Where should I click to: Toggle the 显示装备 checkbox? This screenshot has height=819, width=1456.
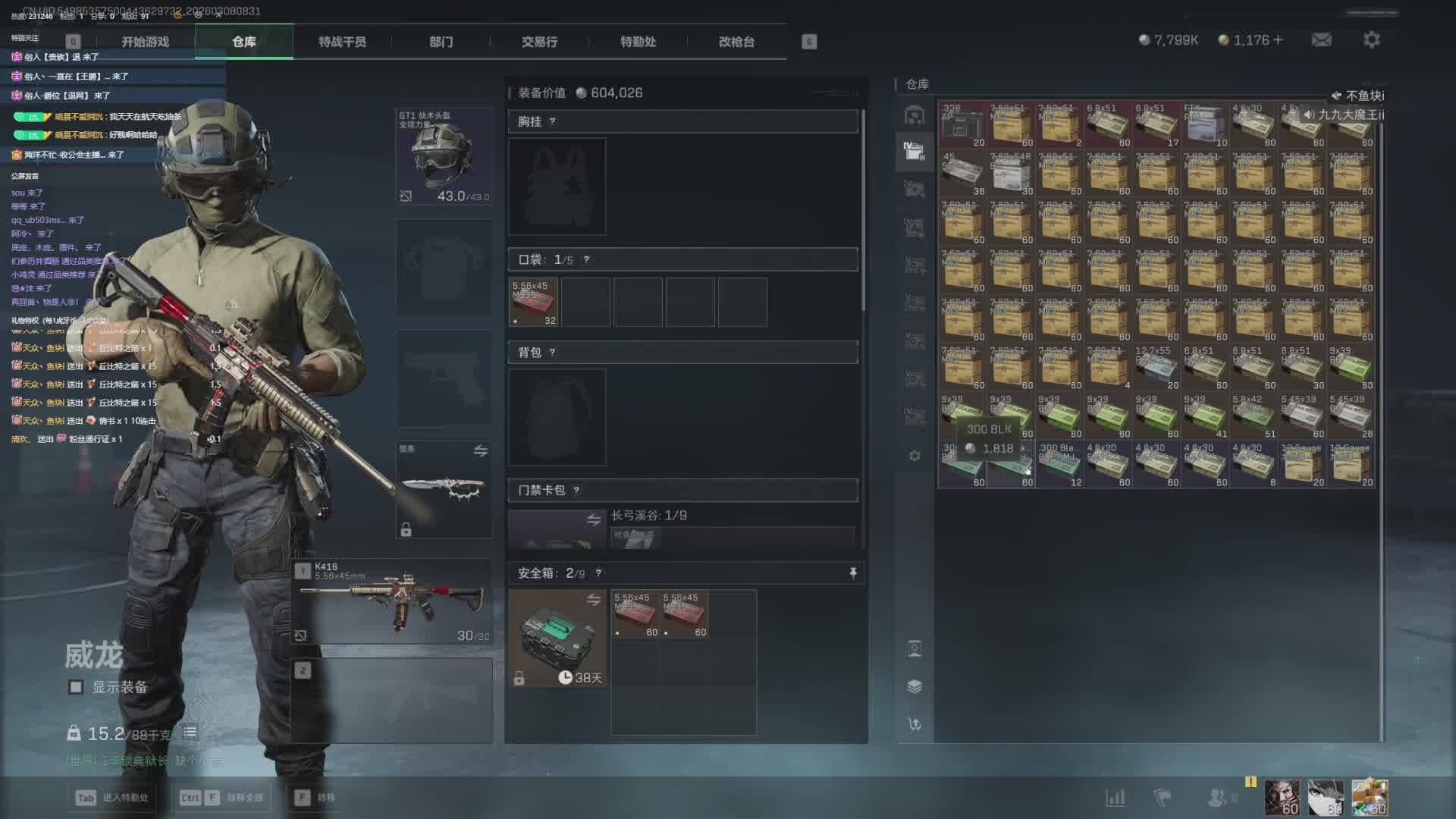pos(76,687)
